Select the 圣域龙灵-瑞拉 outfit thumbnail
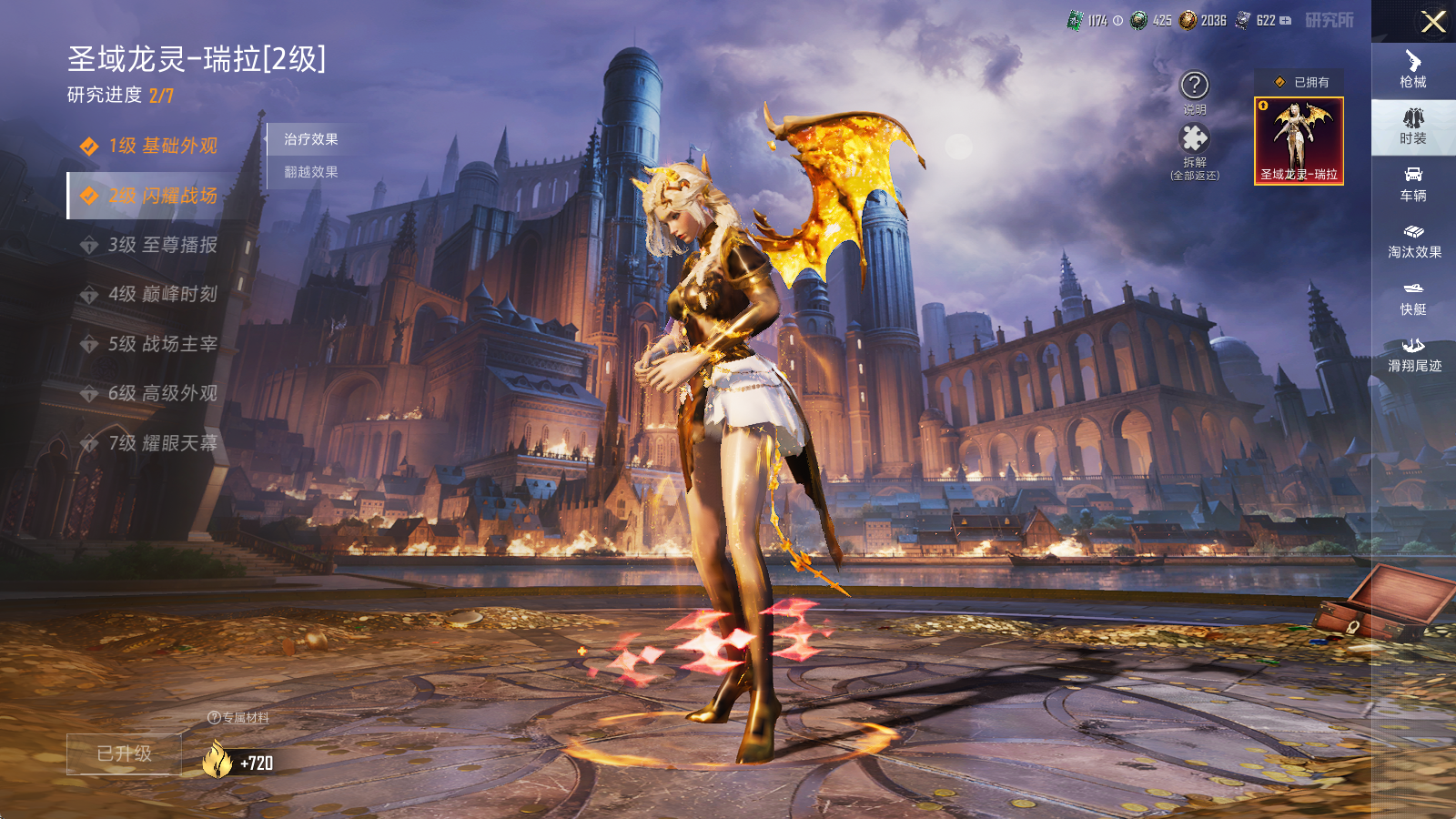This screenshot has width=1456, height=819. (x=1299, y=141)
